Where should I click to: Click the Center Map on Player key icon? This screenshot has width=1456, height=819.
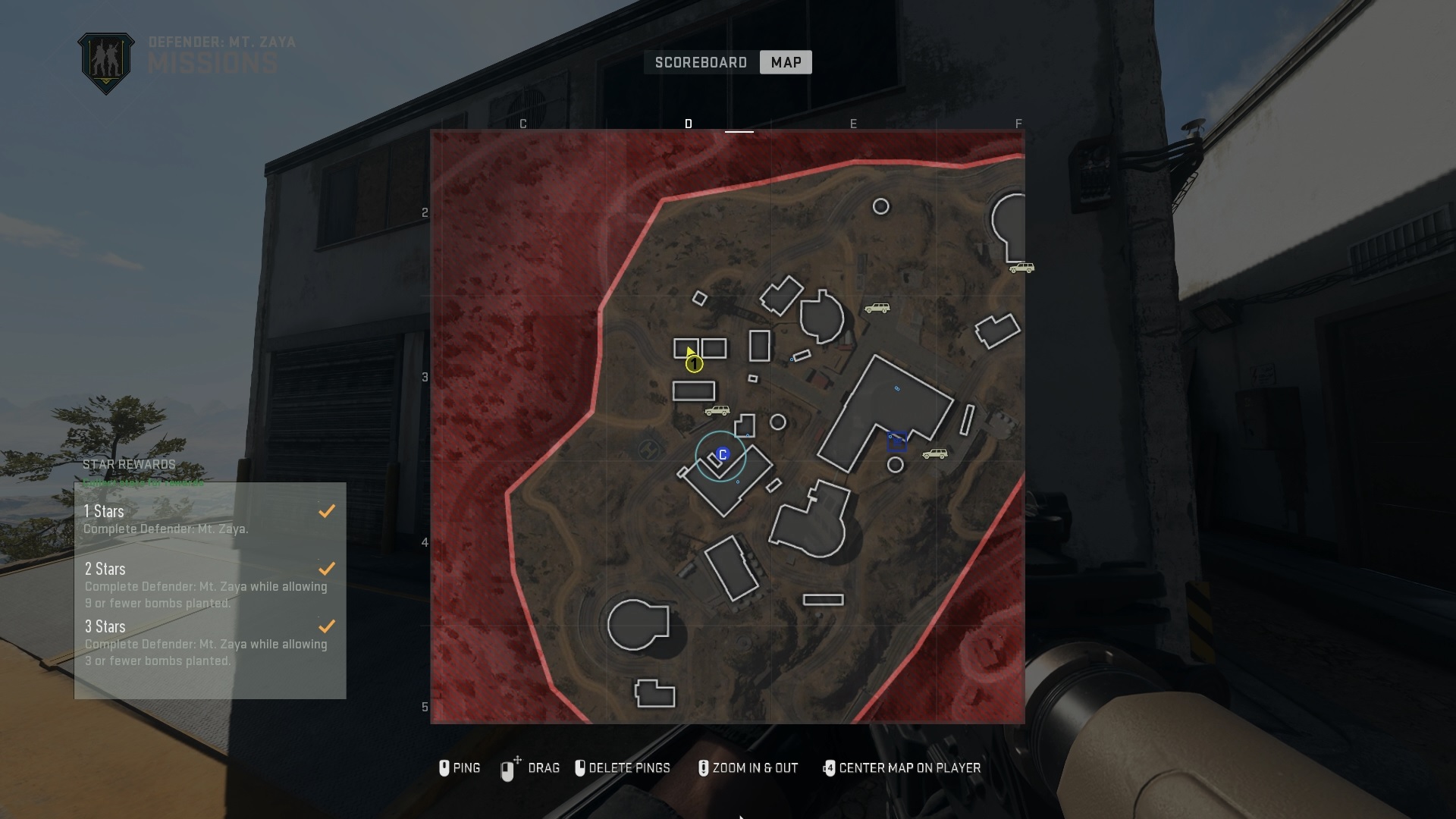(829, 768)
